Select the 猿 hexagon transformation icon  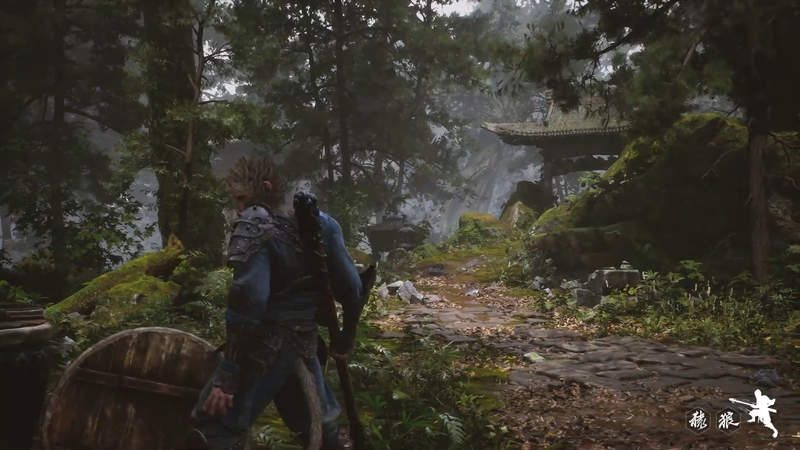pos(699,420)
